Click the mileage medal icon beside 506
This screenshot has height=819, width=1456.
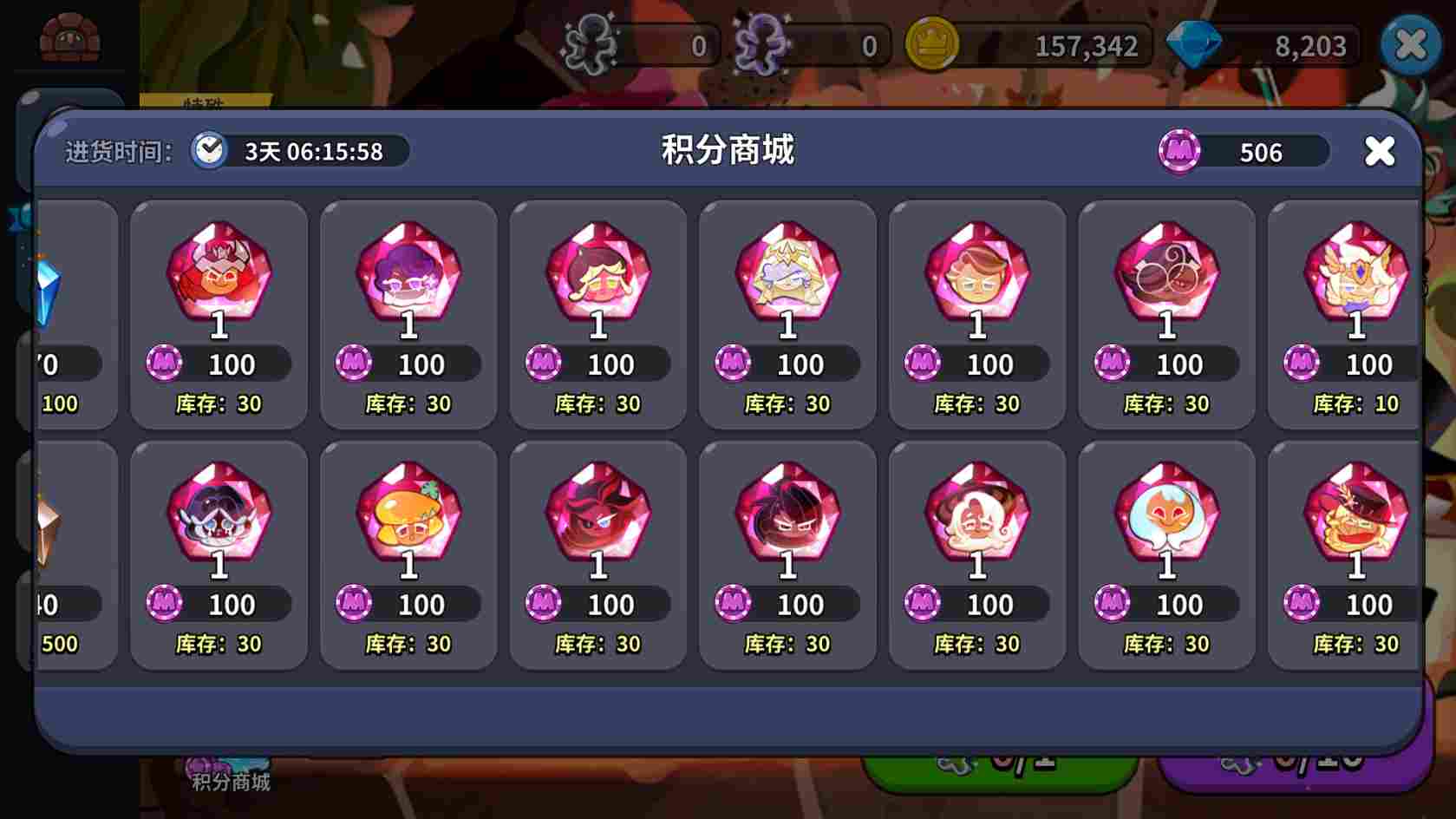click(x=1179, y=152)
